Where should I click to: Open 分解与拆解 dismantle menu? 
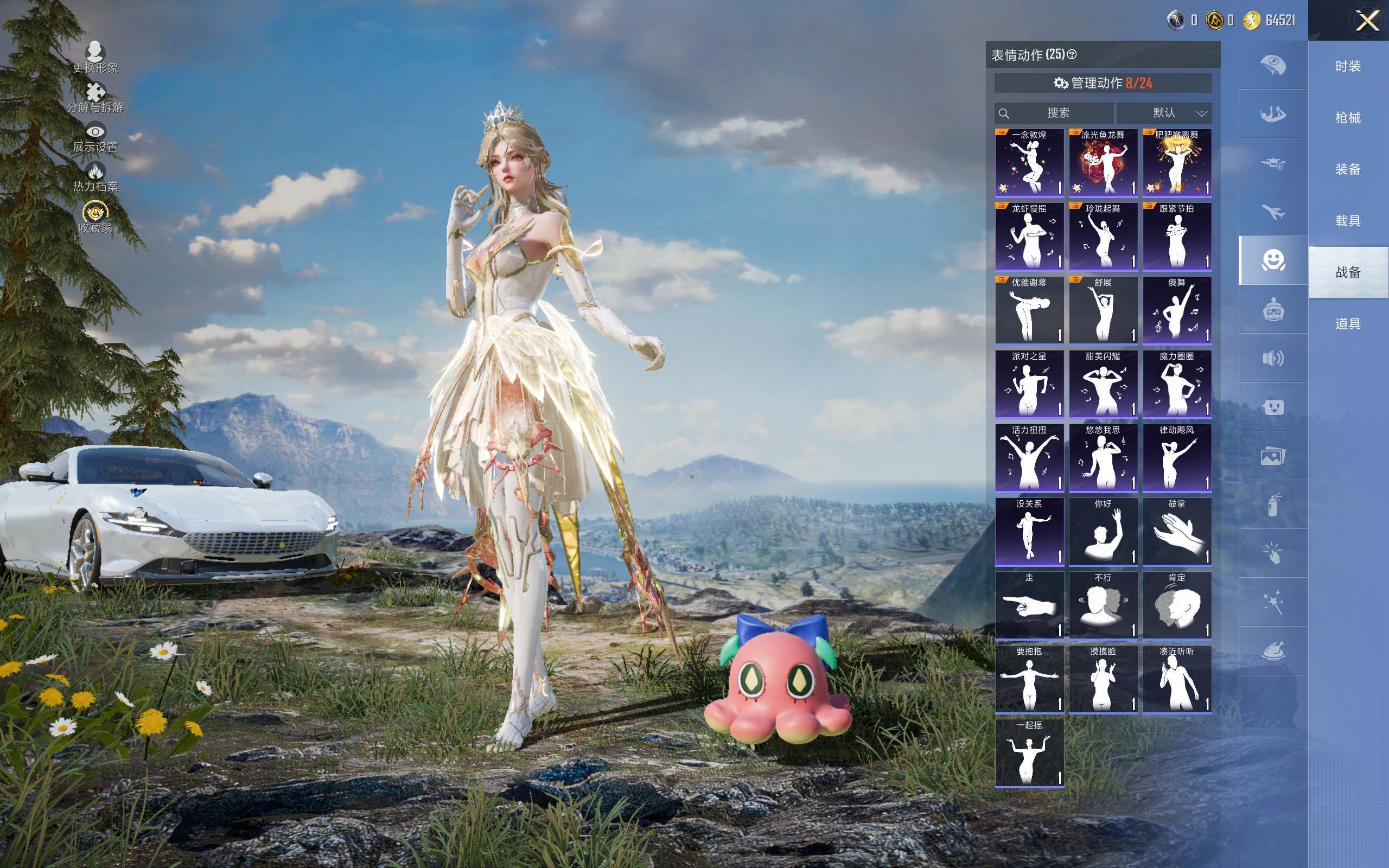pyautogui.click(x=95, y=97)
